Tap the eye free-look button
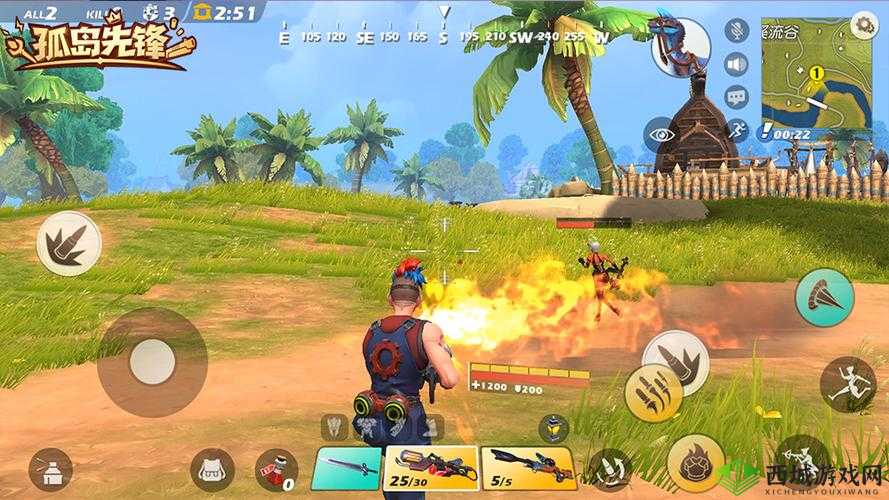Image resolution: width=889 pixels, height=500 pixels. (x=659, y=135)
